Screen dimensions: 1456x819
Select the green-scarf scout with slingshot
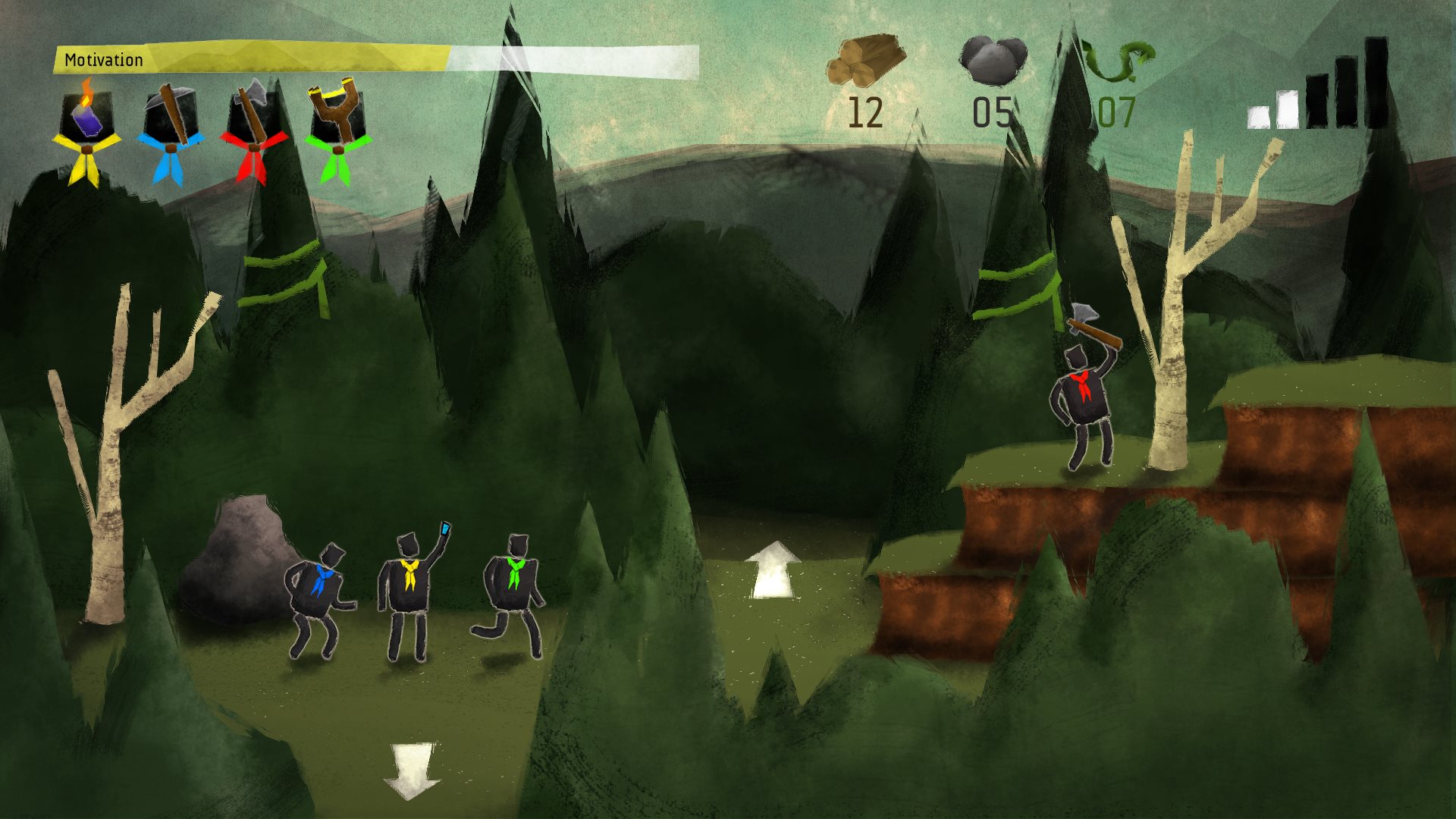(x=337, y=129)
